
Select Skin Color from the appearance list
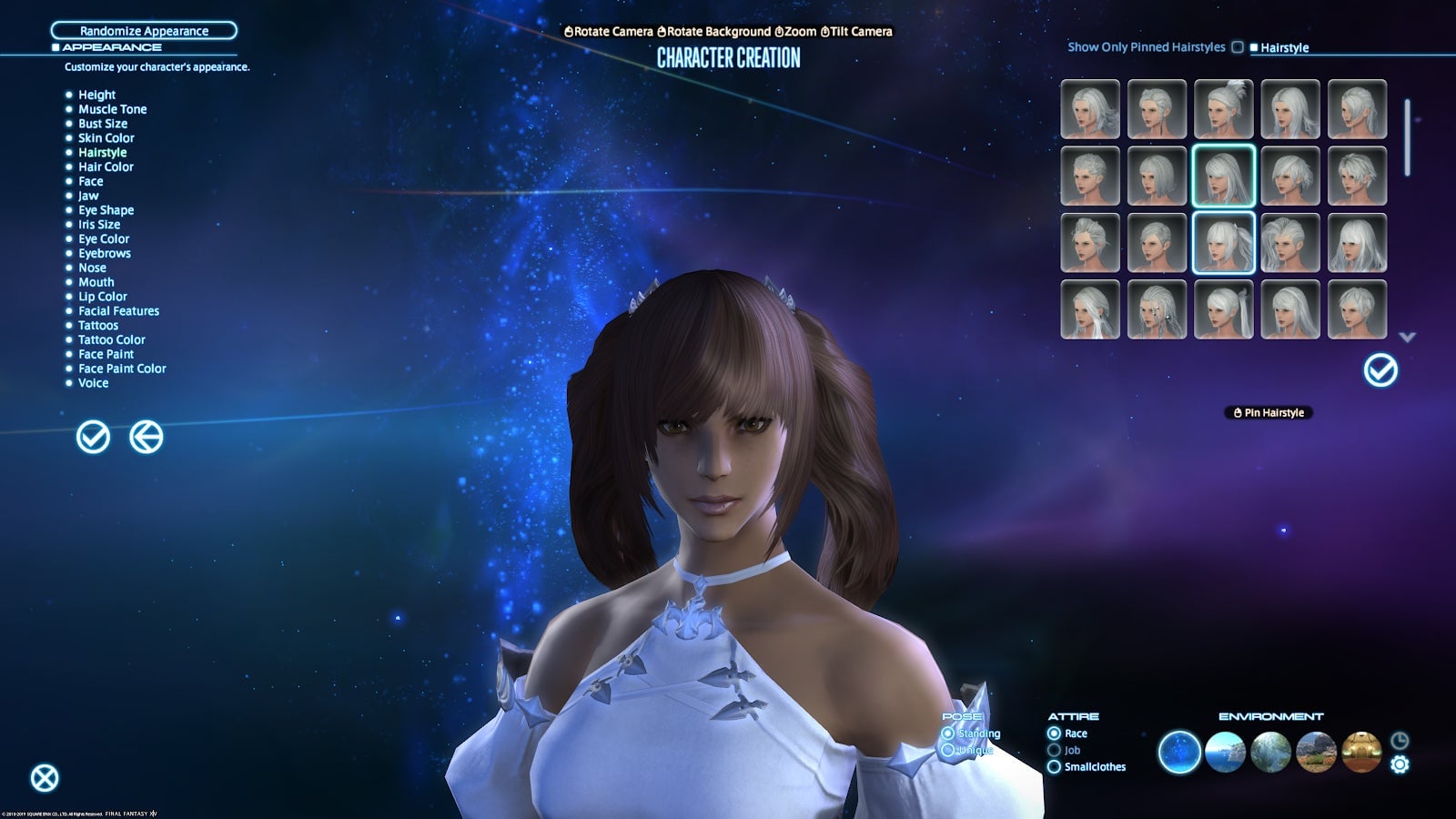pos(106,138)
